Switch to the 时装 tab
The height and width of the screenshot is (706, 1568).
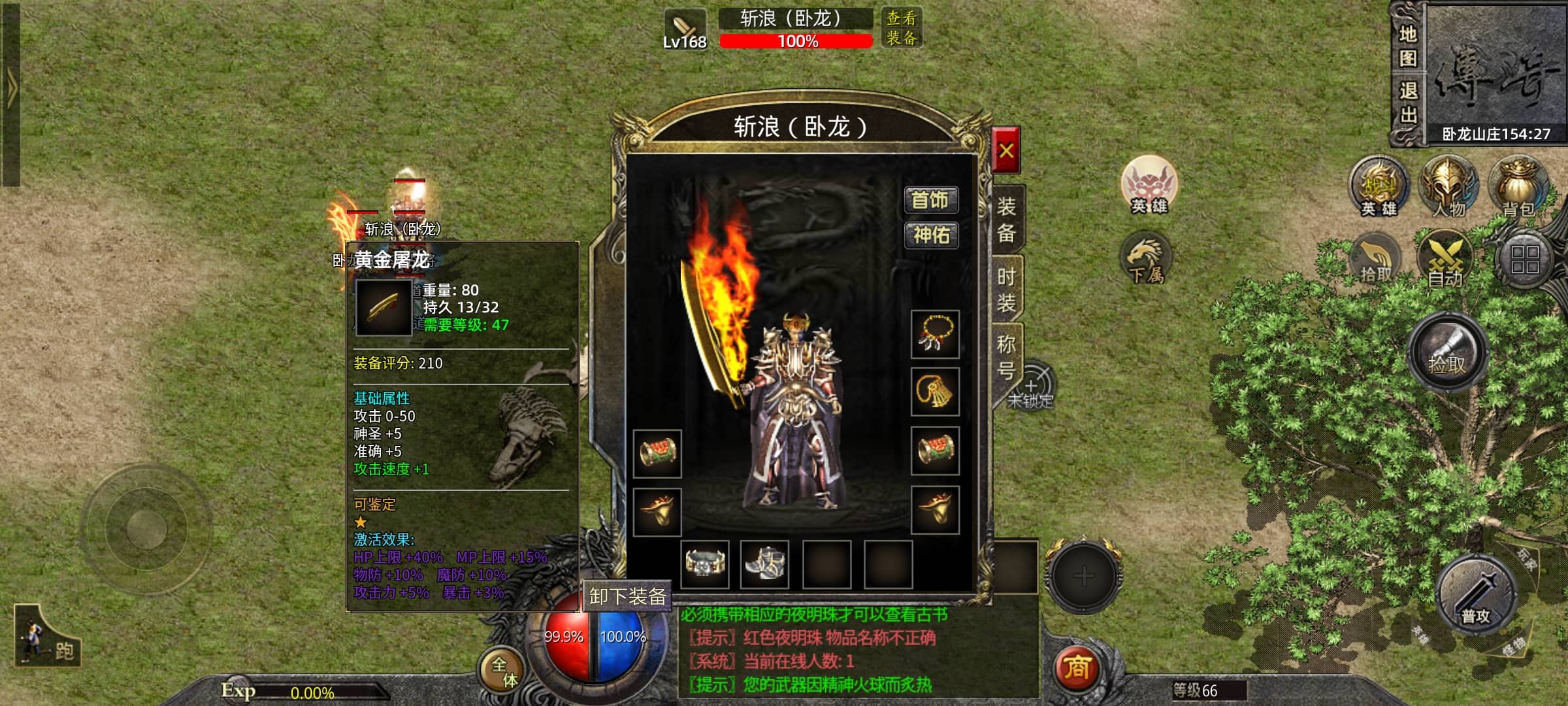point(1006,290)
